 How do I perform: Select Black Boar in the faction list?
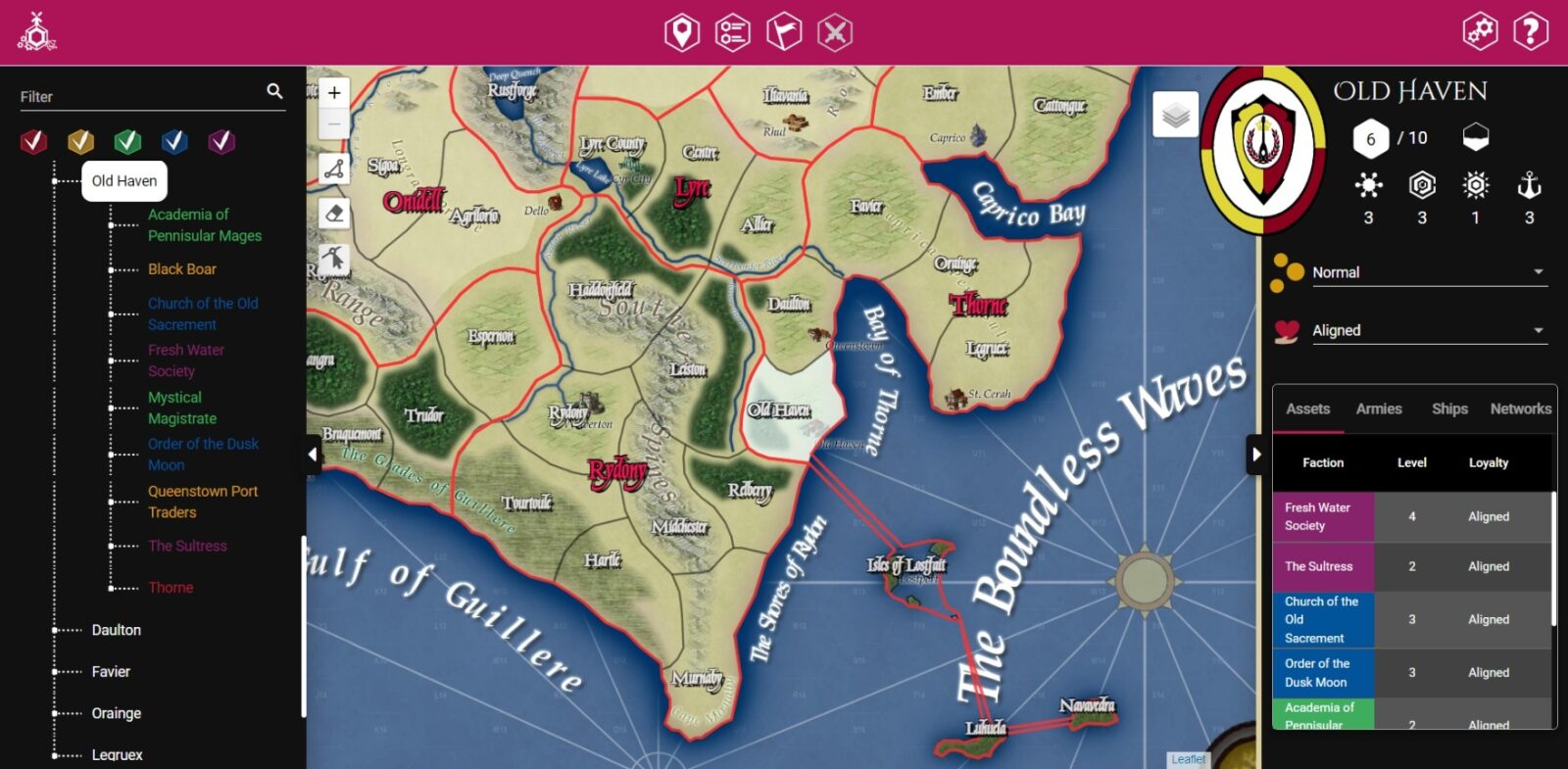click(181, 268)
